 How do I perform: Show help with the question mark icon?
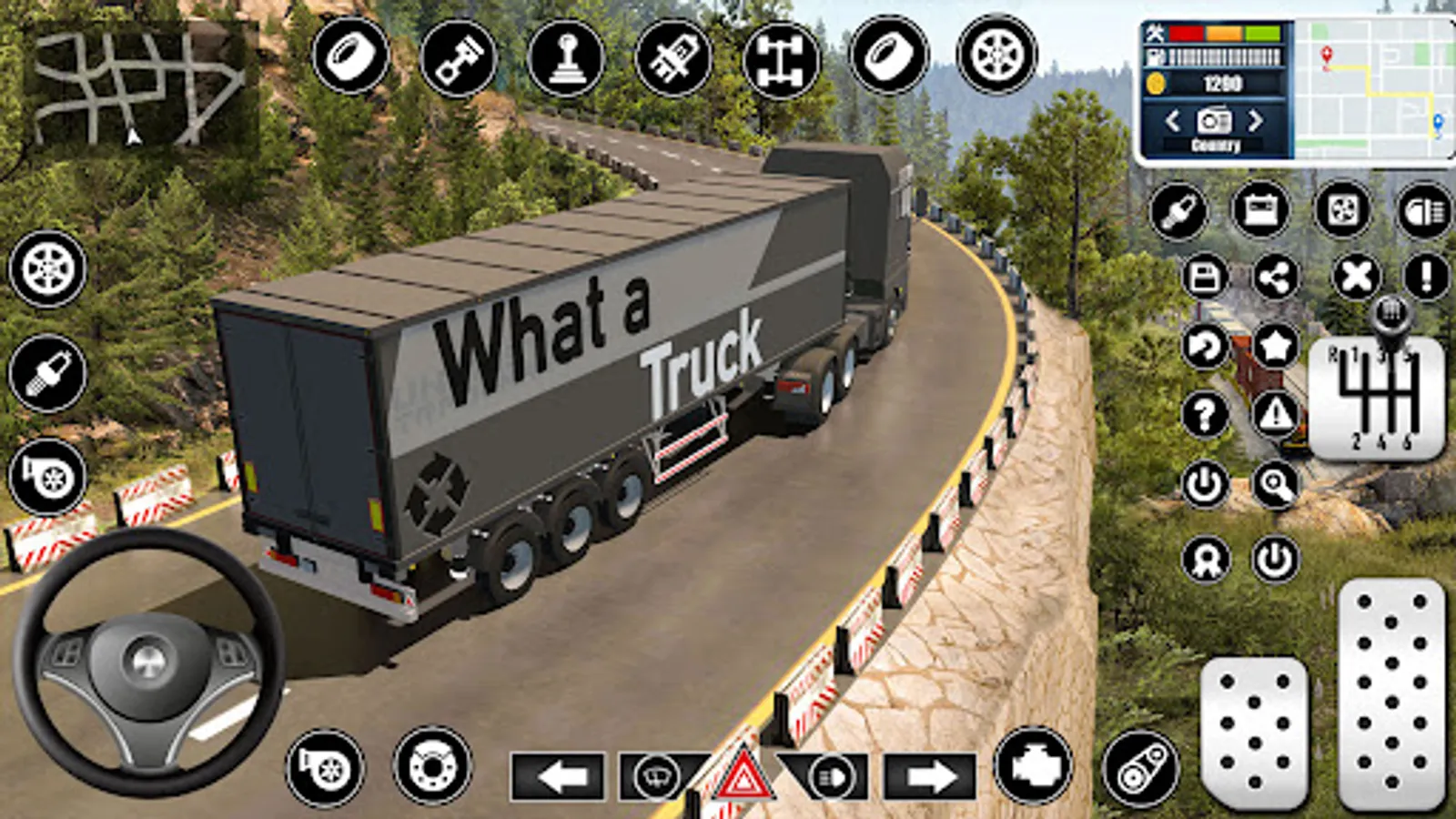pyautogui.click(x=1205, y=416)
